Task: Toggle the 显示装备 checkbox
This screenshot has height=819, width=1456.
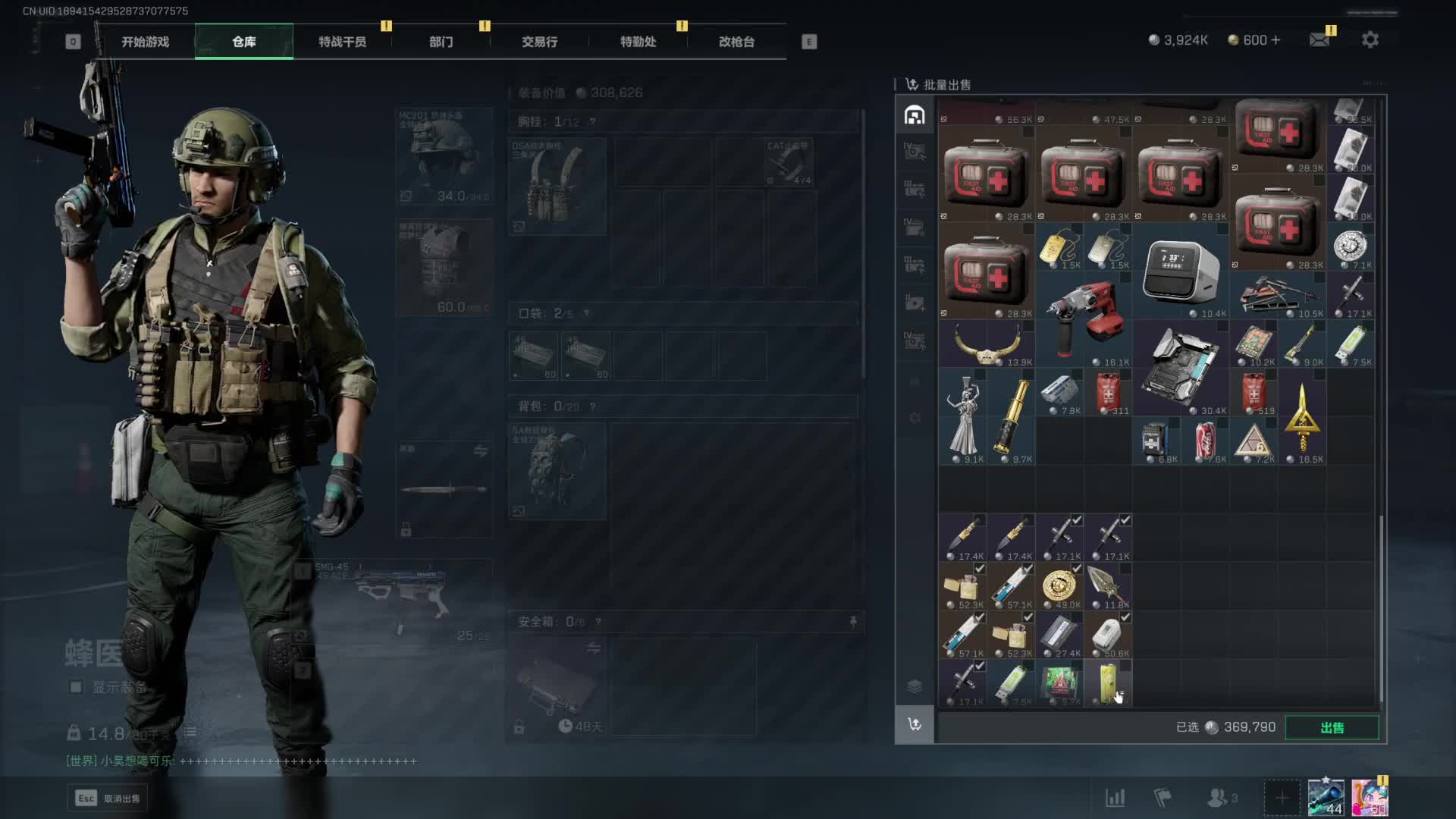Action: click(x=76, y=687)
